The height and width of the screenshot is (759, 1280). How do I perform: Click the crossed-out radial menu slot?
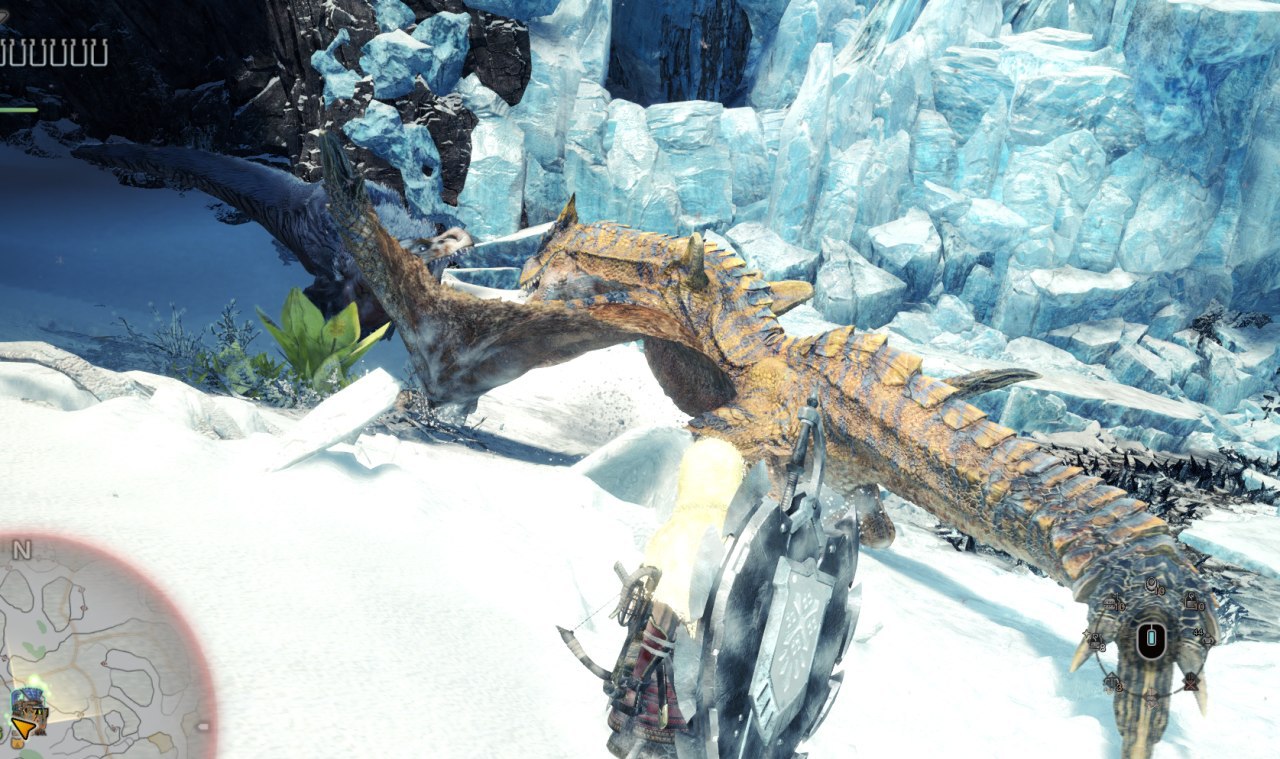coord(1190,684)
